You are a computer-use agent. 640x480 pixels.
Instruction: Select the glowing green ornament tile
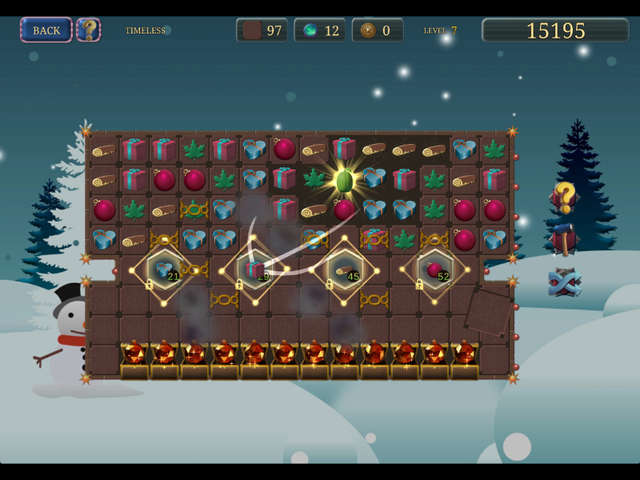click(x=344, y=181)
